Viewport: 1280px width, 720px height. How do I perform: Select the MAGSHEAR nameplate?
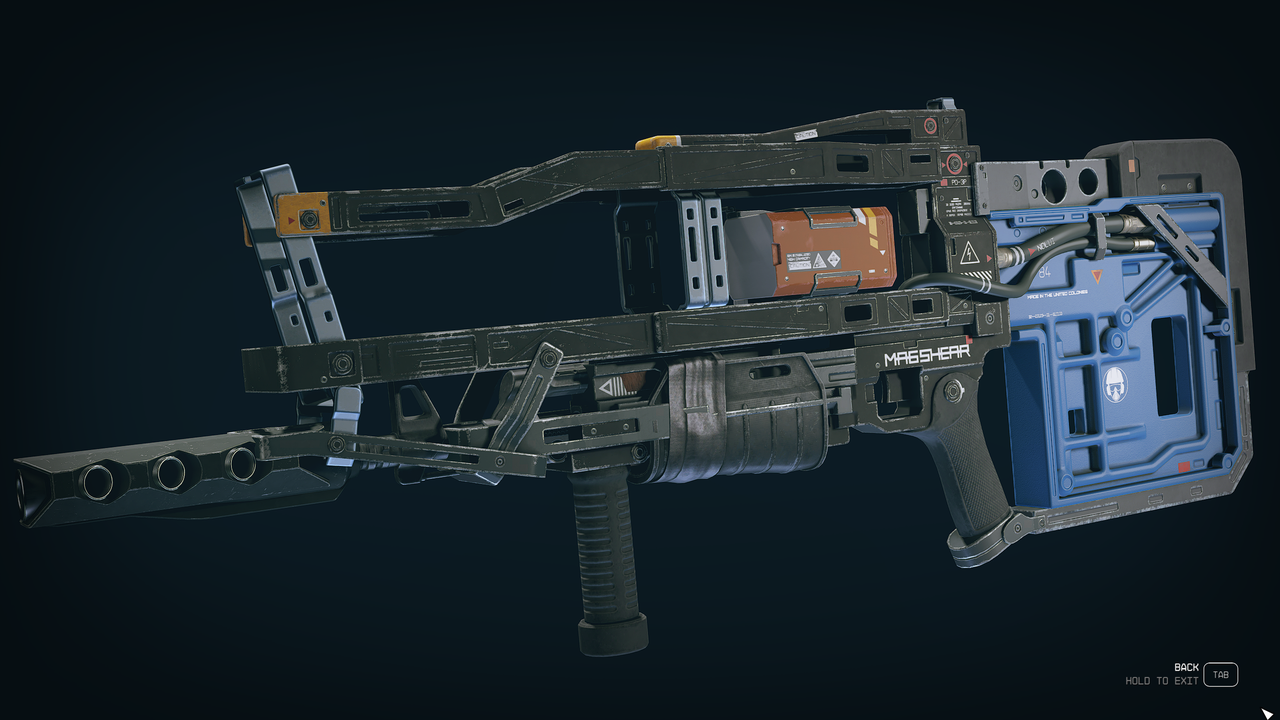tap(926, 355)
